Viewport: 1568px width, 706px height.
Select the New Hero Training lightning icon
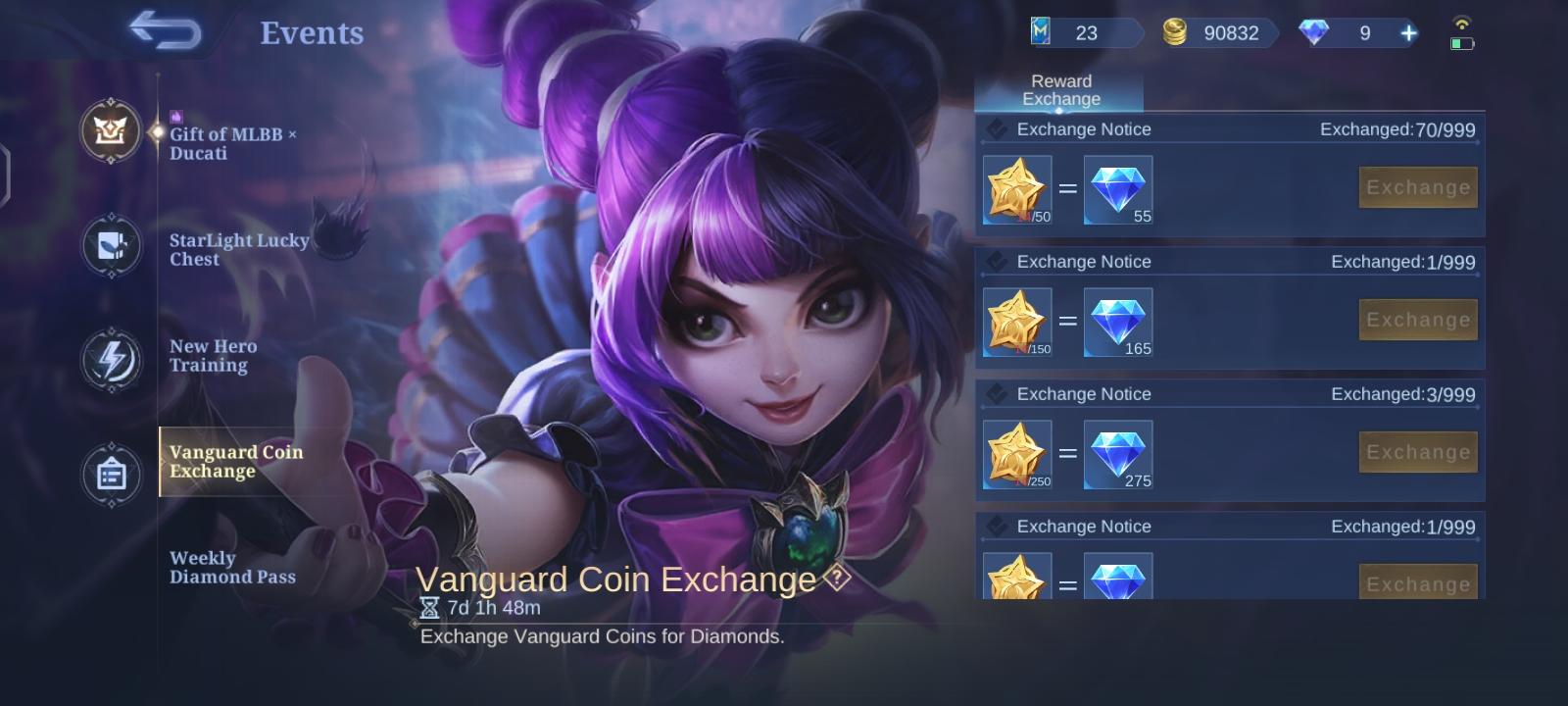[112, 361]
